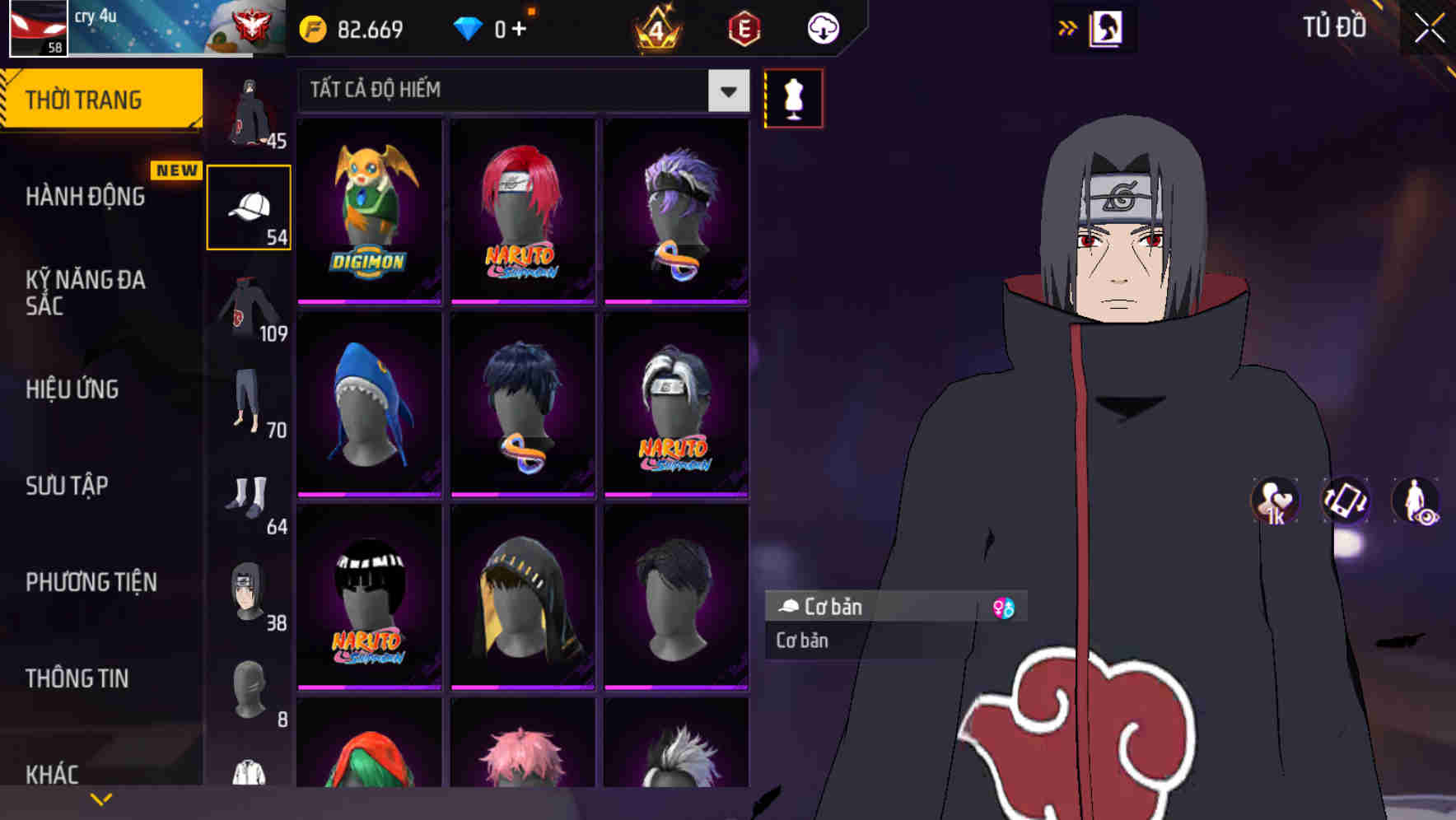The height and width of the screenshot is (820, 1456).
Task: Toggle the mannequin display beside the rarity filter
Action: pyautogui.click(x=793, y=97)
